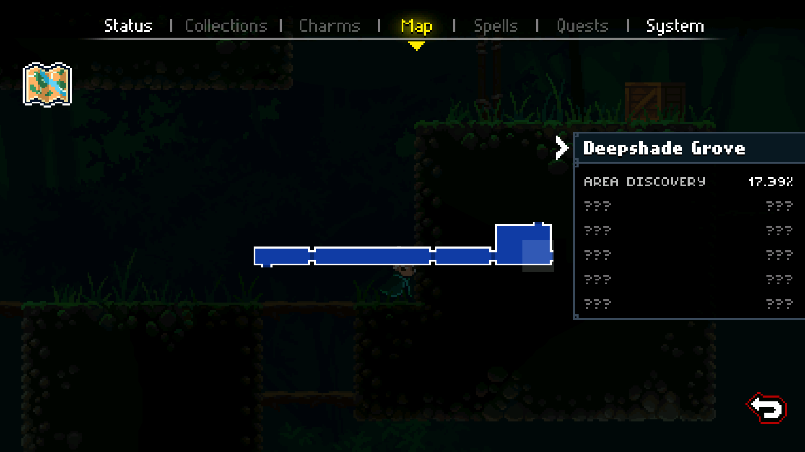Select the Deepshade Grove area entry
Viewport: 805px width, 452px height.
coord(664,148)
